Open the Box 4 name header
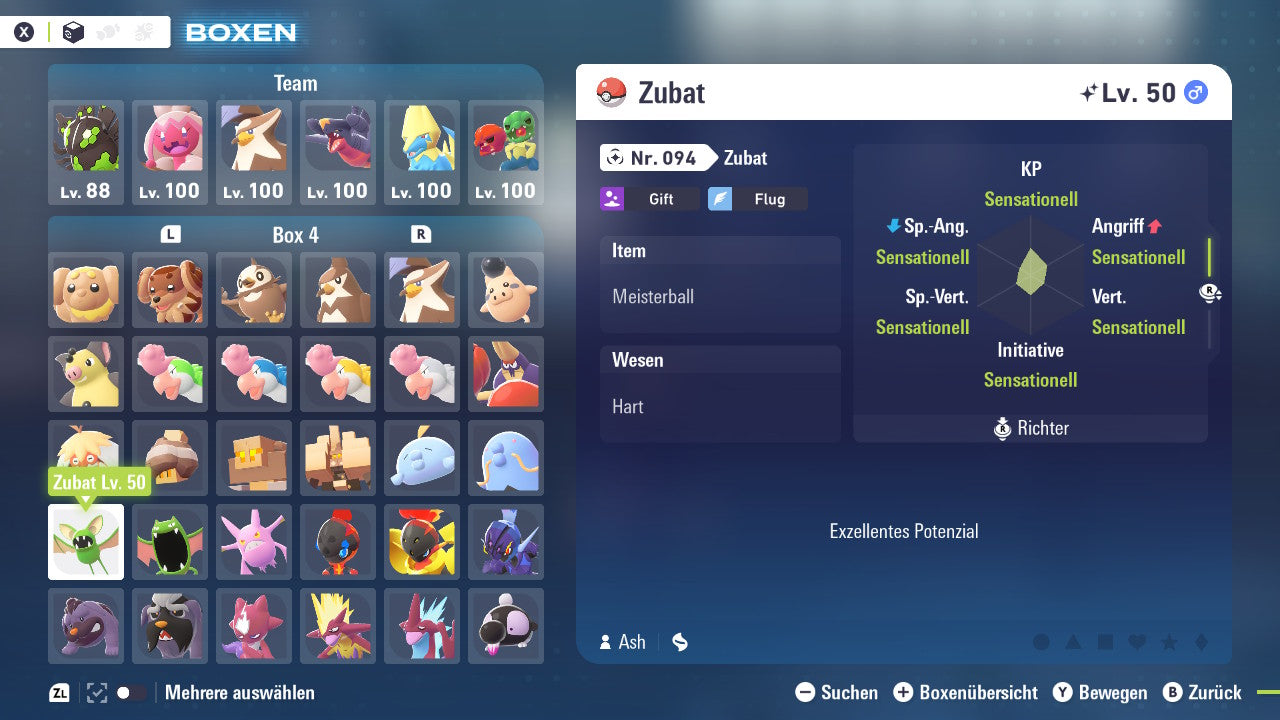The image size is (1280, 720). (294, 234)
